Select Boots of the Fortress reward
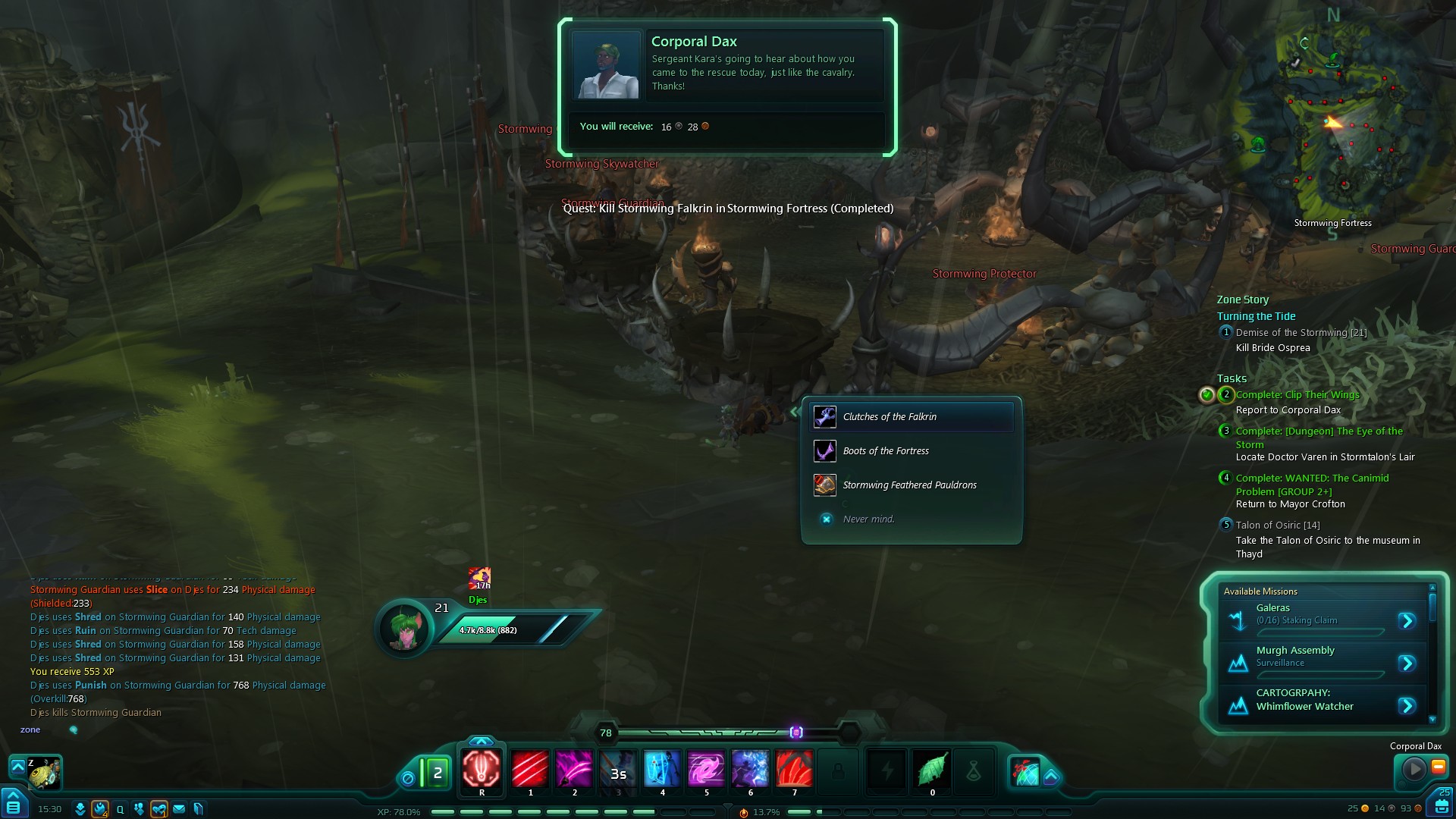 point(886,451)
